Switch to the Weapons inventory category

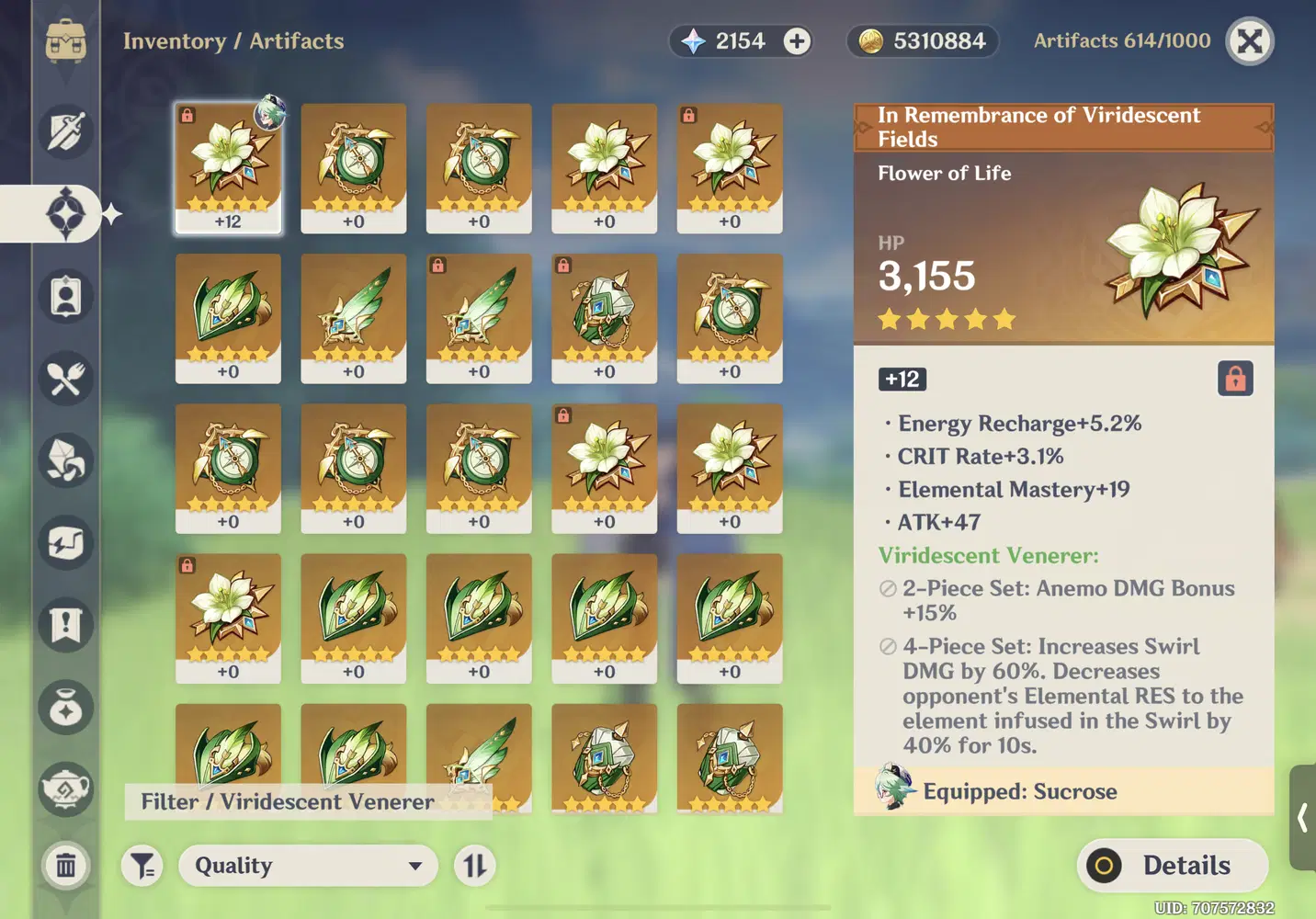coord(66,133)
